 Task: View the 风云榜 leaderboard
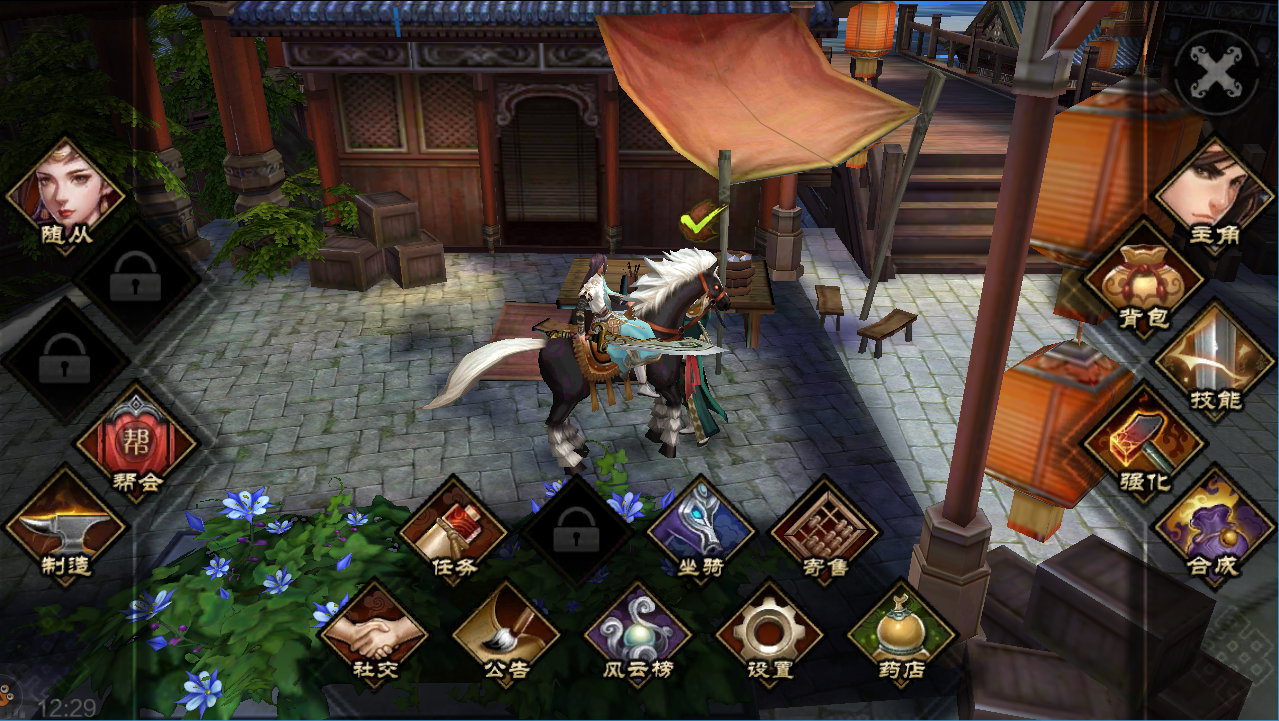pyautogui.click(x=638, y=633)
